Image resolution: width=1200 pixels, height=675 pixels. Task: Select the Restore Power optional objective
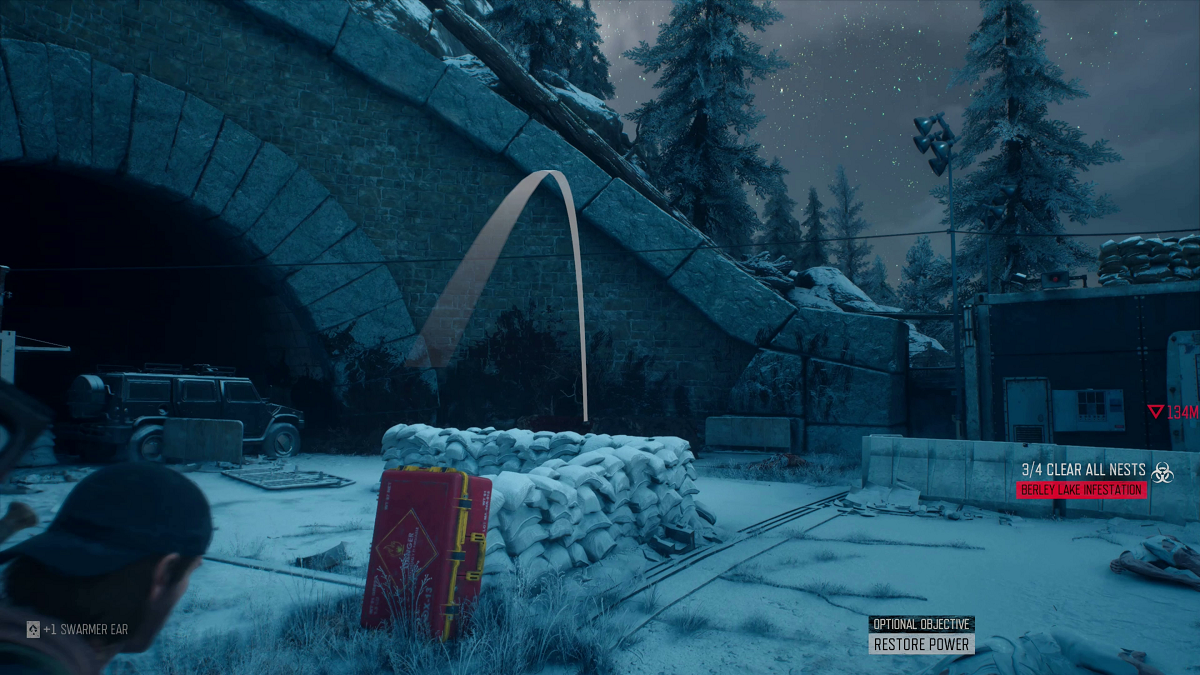tap(921, 645)
